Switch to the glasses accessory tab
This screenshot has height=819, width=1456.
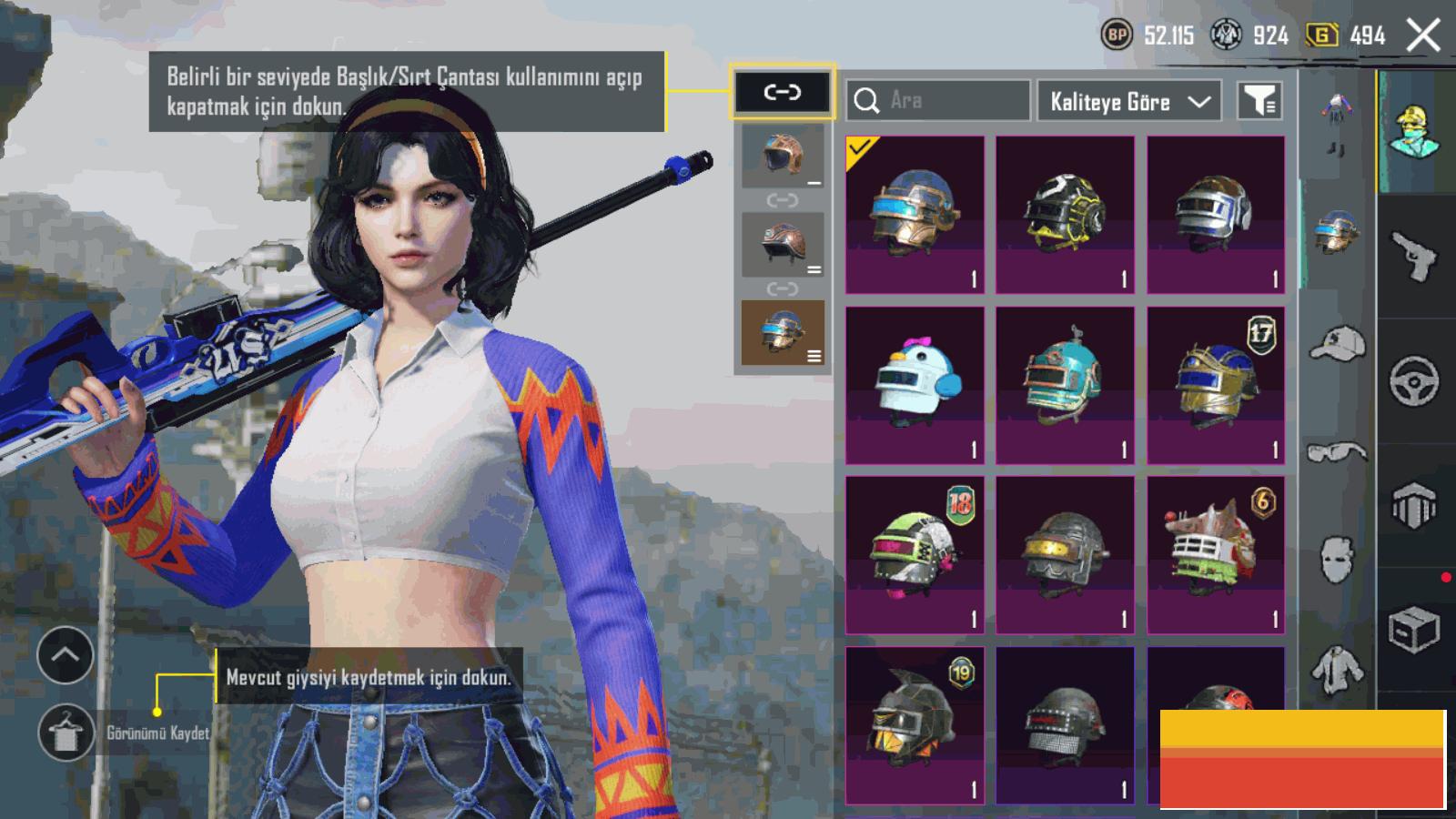pyautogui.click(x=1337, y=451)
